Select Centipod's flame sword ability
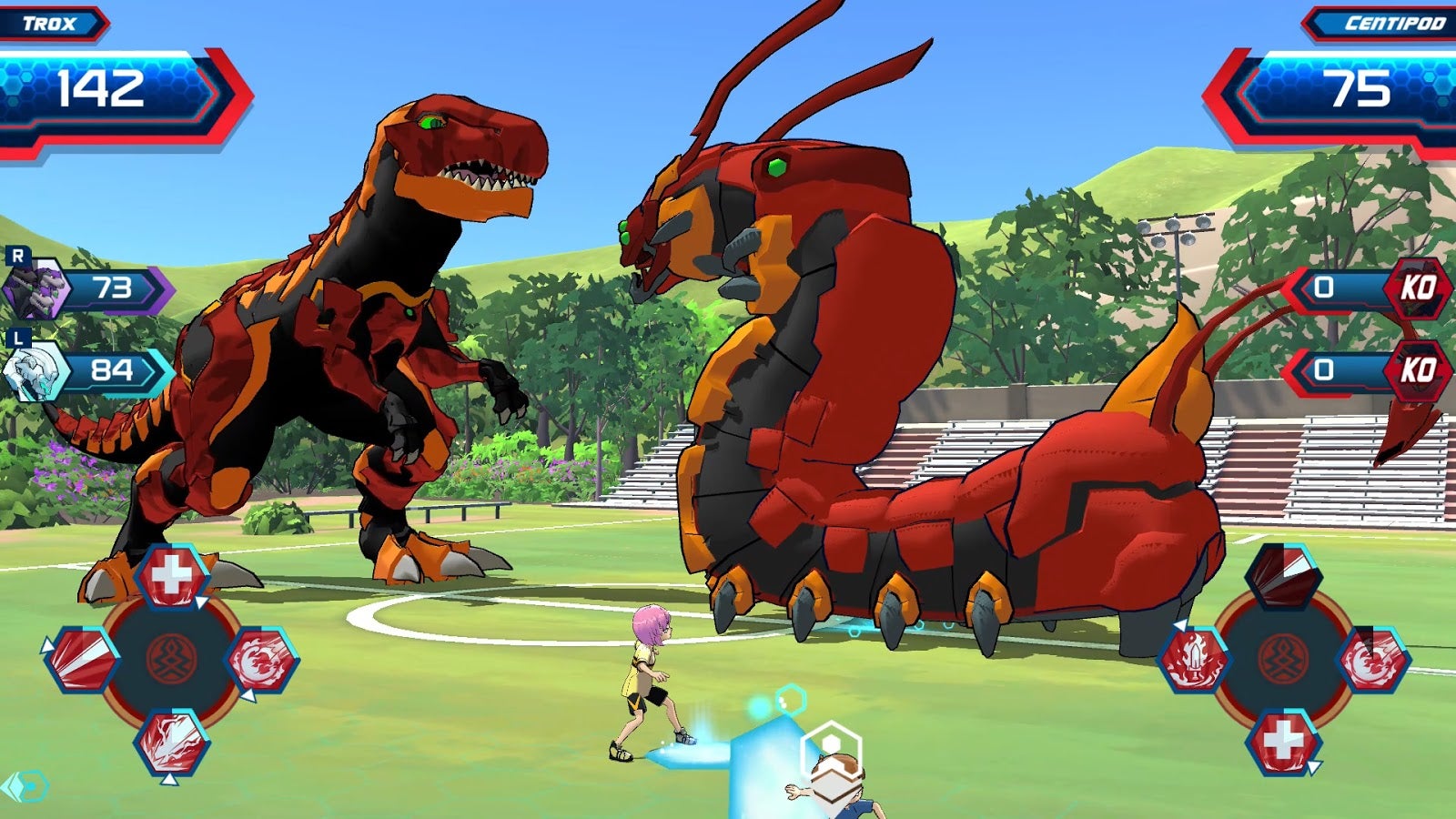1456x819 pixels. pyautogui.click(x=1197, y=662)
